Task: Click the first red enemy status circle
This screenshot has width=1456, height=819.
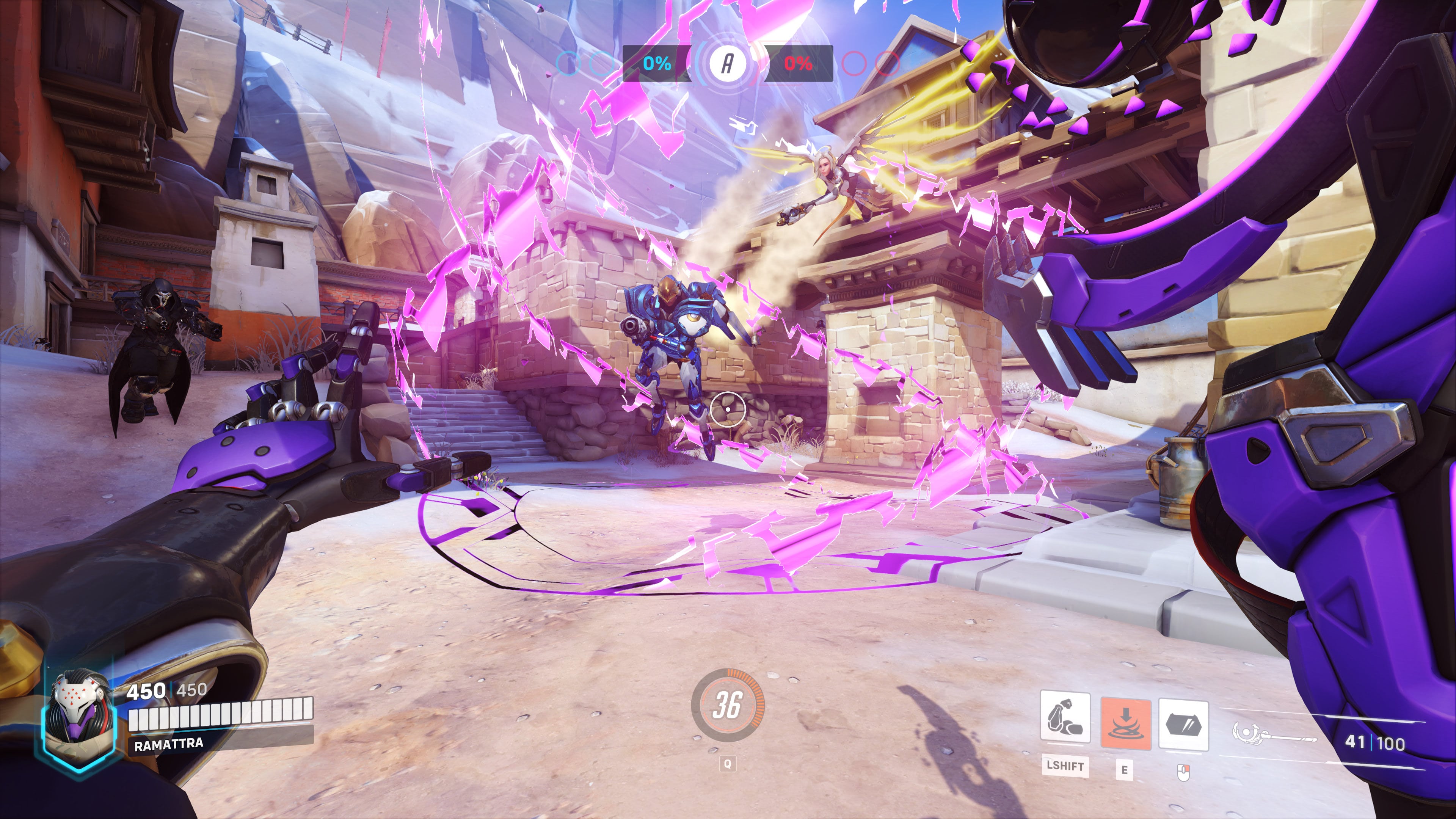Action: (855, 64)
